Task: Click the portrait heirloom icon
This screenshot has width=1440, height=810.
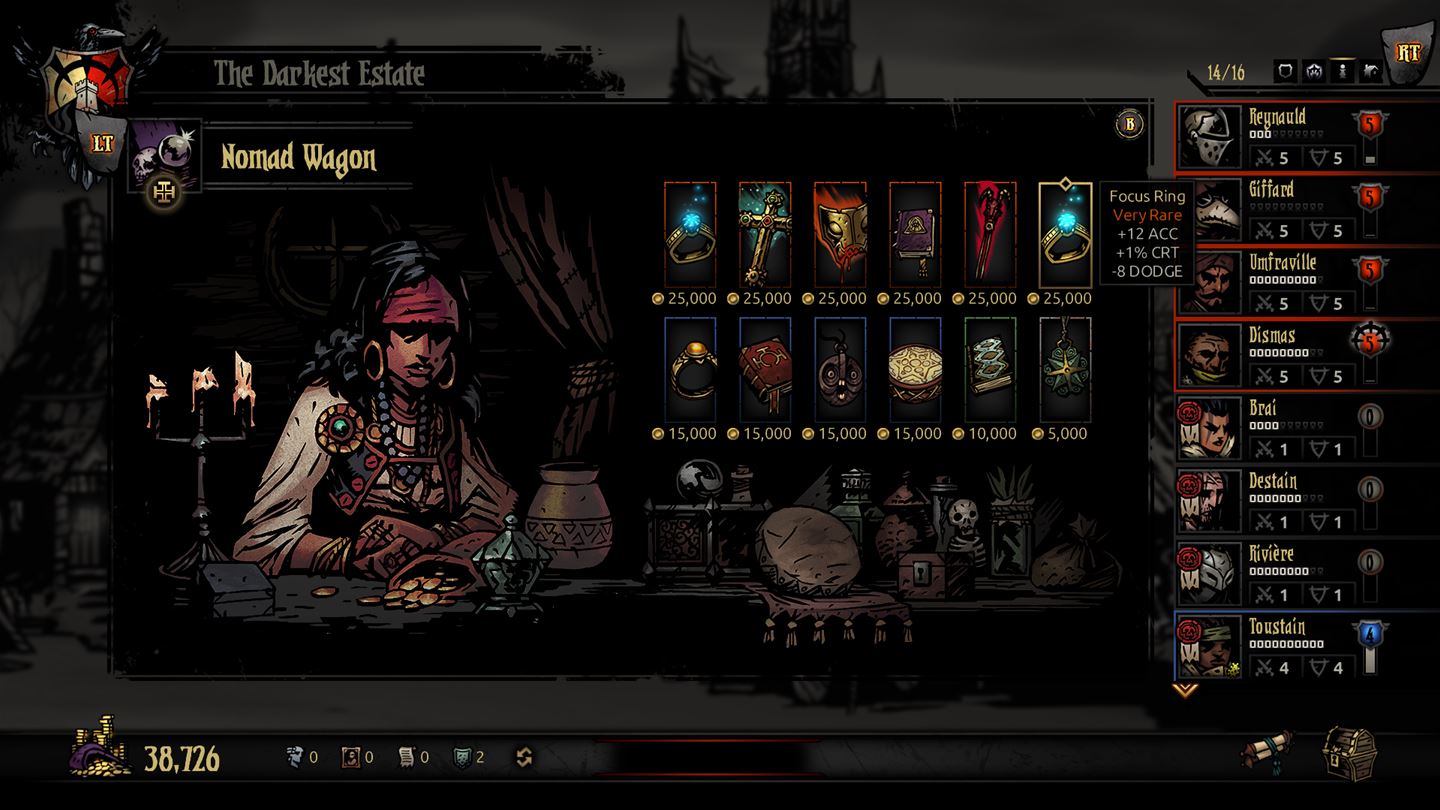Action: (x=350, y=757)
